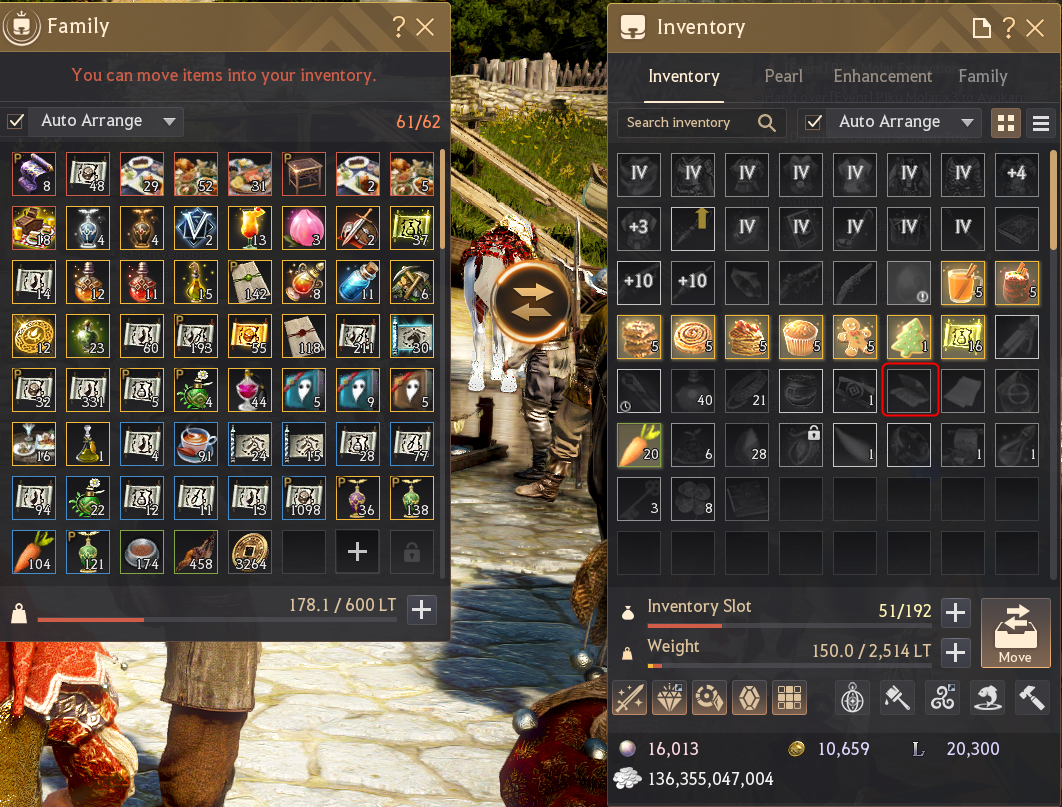
Task: Select the gold coin stack of 3264
Action: [248, 551]
